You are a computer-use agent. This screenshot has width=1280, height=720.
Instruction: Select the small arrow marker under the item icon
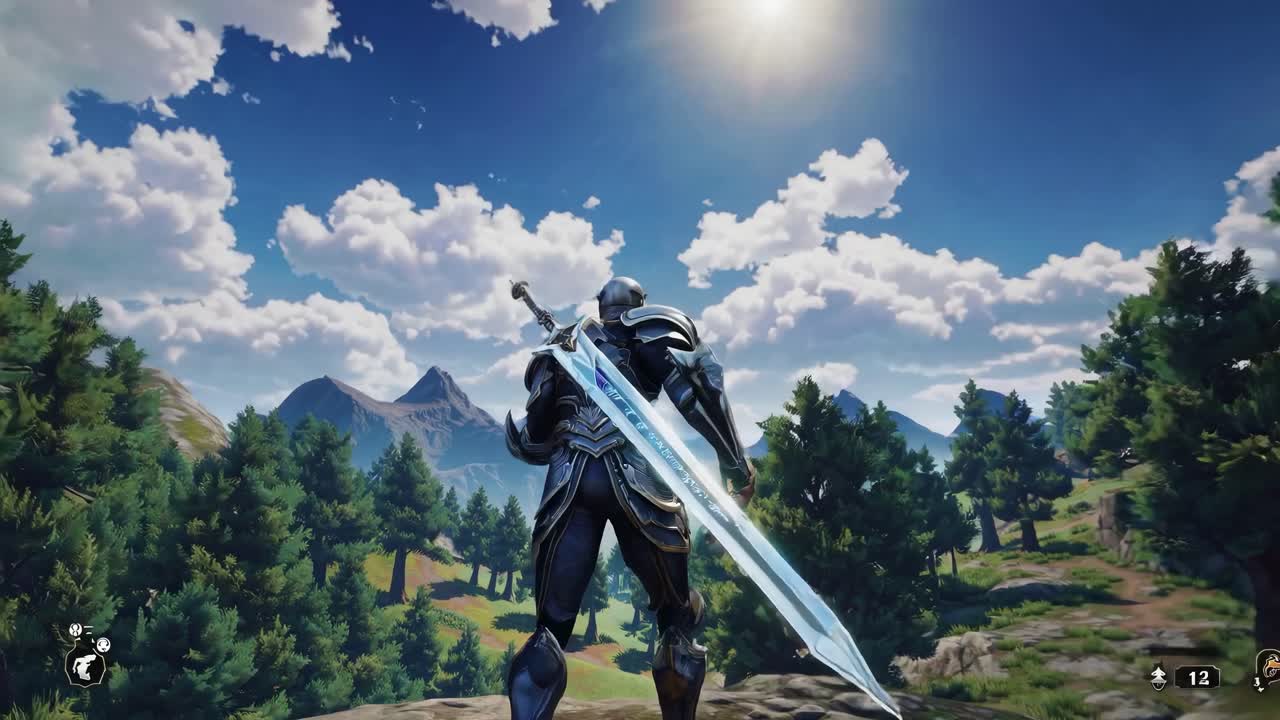(x=1257, y=688)
